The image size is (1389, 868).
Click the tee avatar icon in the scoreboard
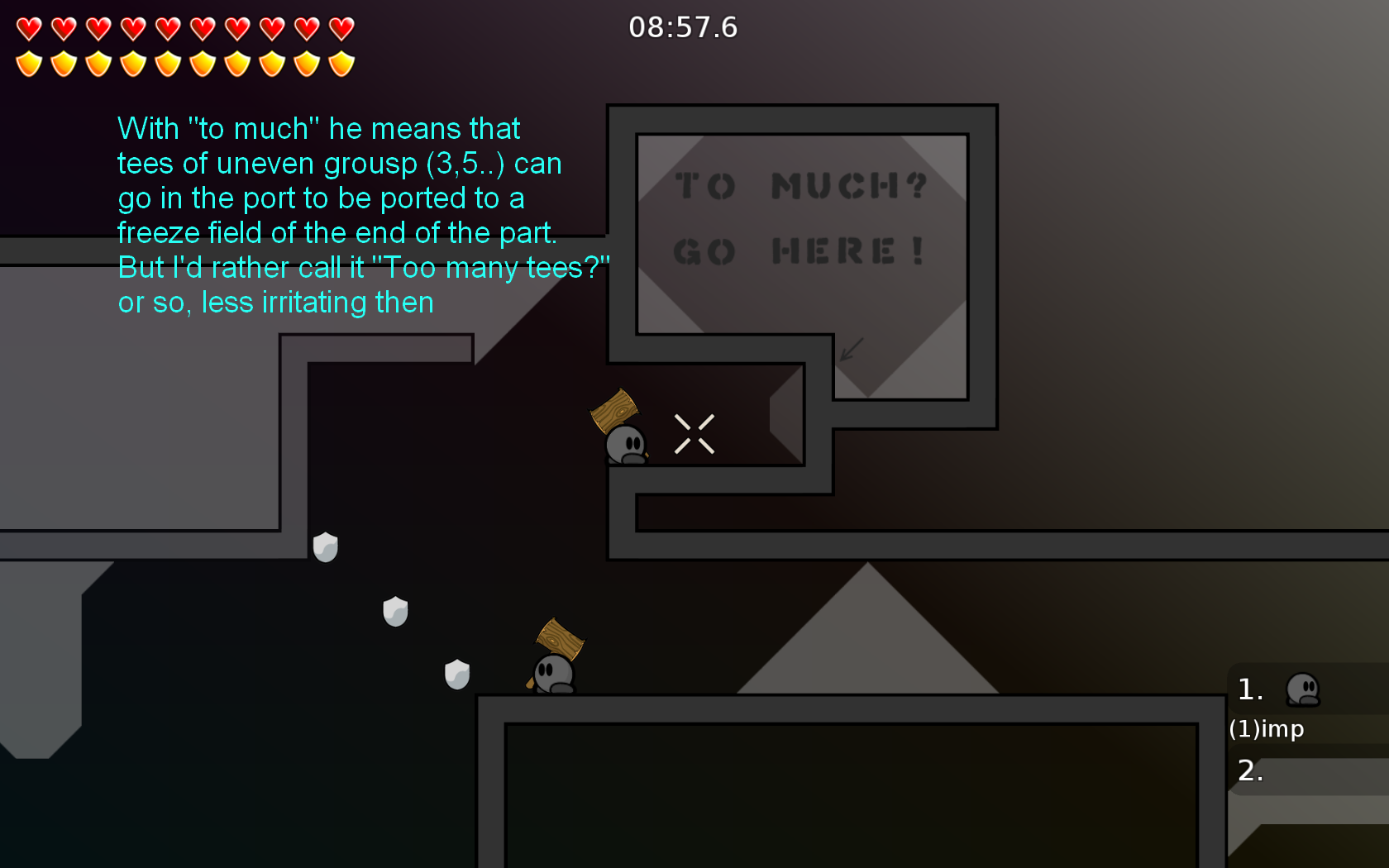pyautogui.click(x=1305, y=690)
